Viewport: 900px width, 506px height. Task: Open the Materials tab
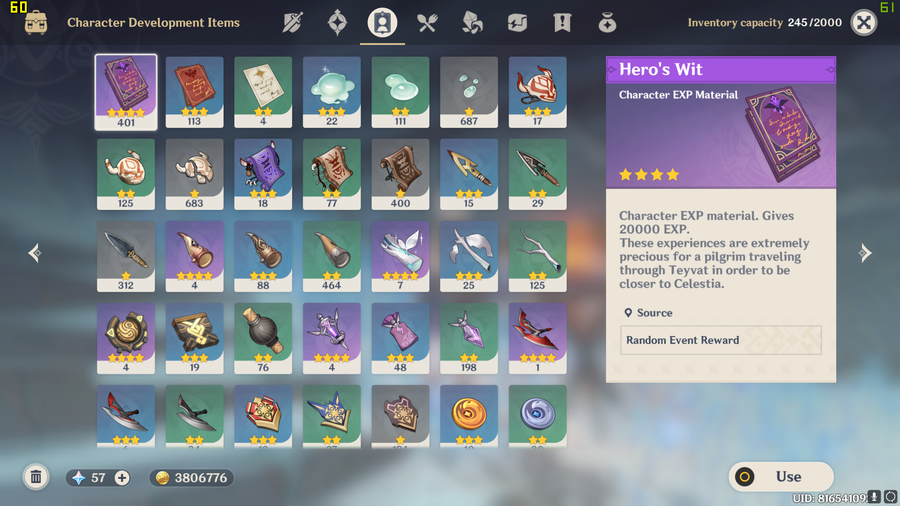pos(472,23)
